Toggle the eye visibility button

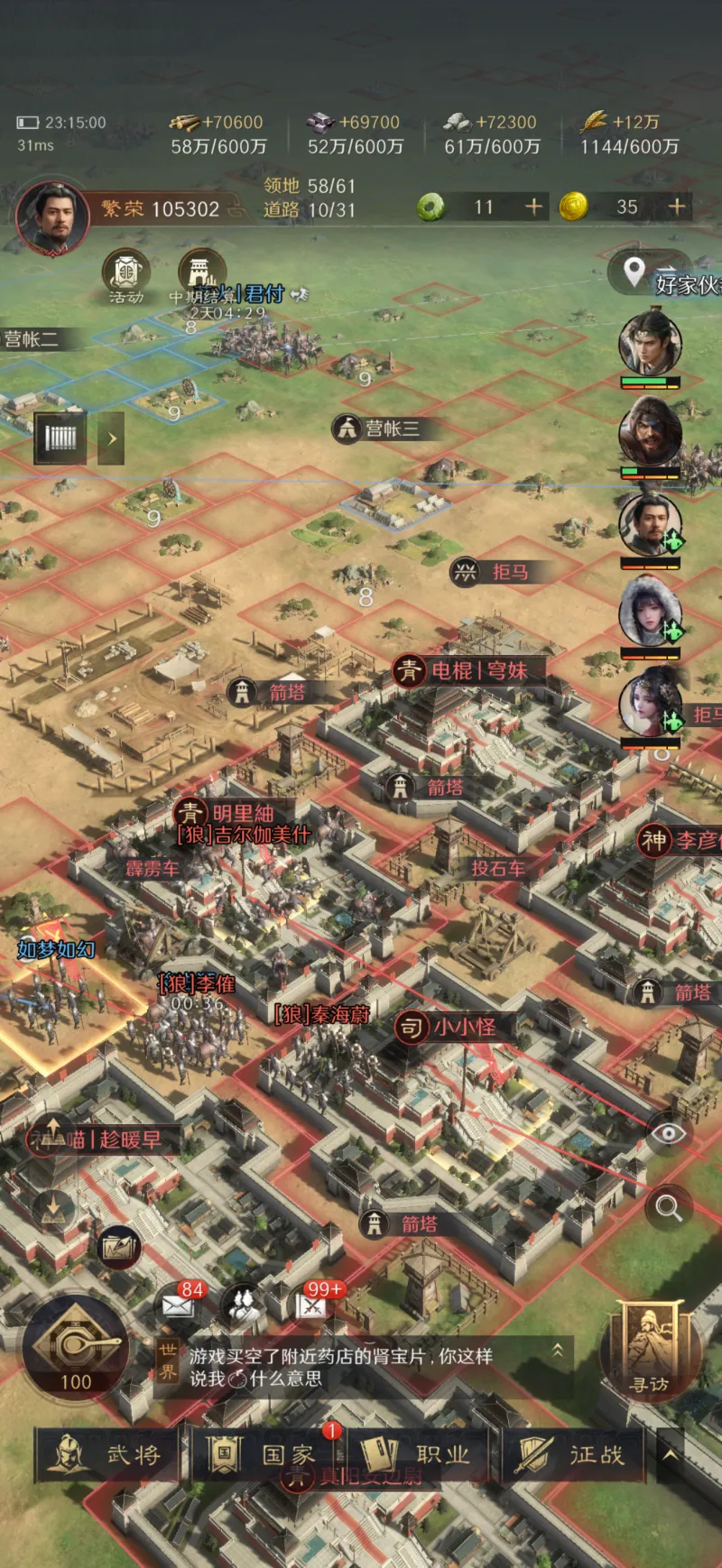(x=669, y=1134)
